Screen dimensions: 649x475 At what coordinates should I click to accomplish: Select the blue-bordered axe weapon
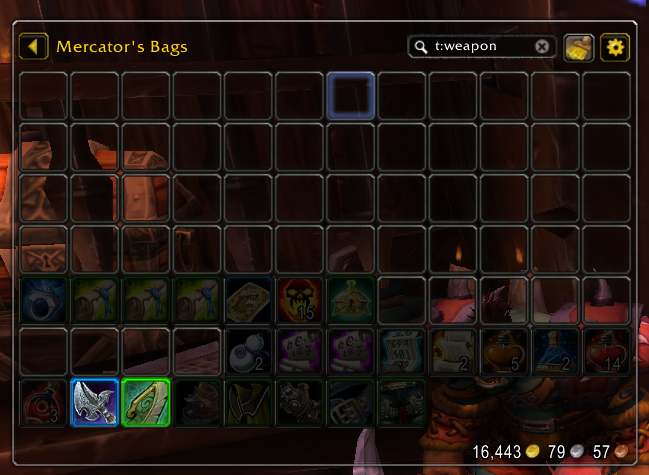pos(96,402)
